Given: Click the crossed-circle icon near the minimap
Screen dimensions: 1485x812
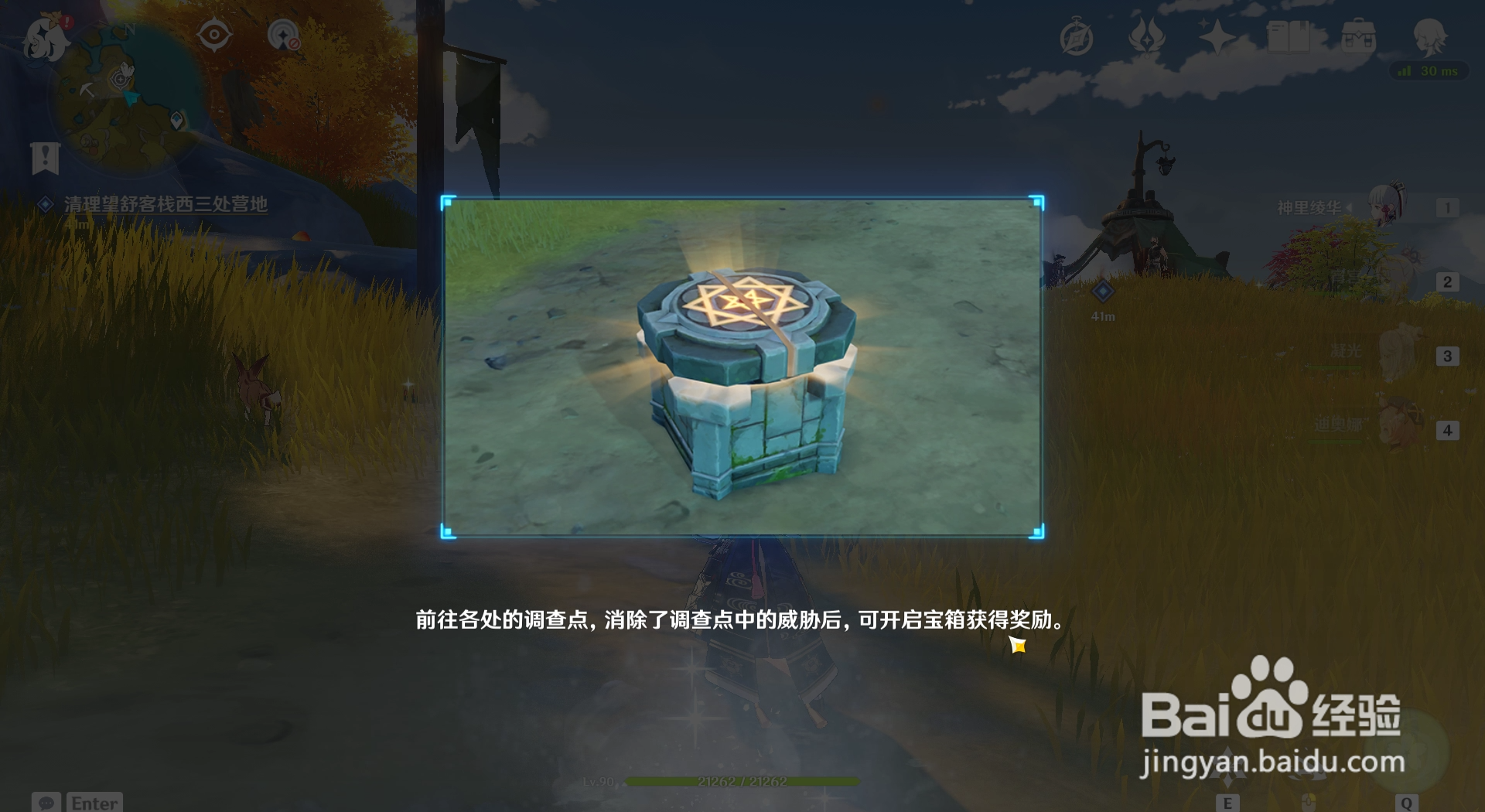Looking at the screenshot, I should [x=284, y=34].
